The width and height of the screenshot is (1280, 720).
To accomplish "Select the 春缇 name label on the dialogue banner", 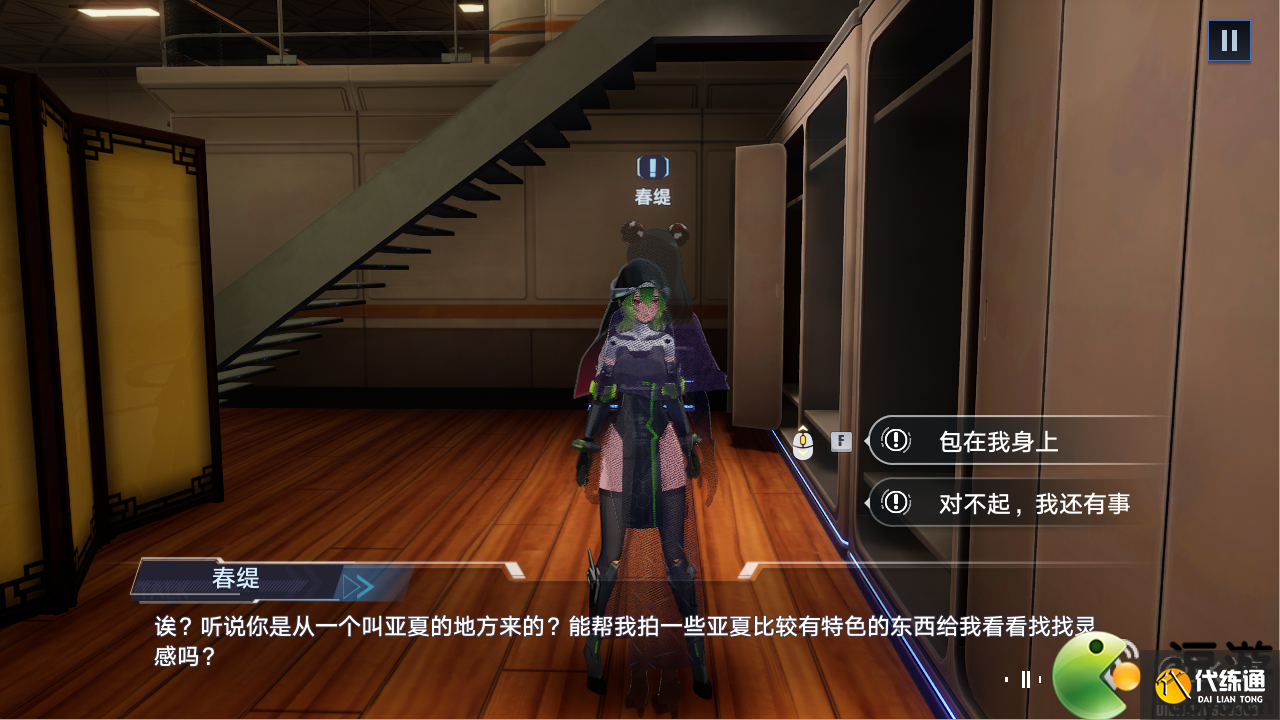I will click(x=237, y=579).
